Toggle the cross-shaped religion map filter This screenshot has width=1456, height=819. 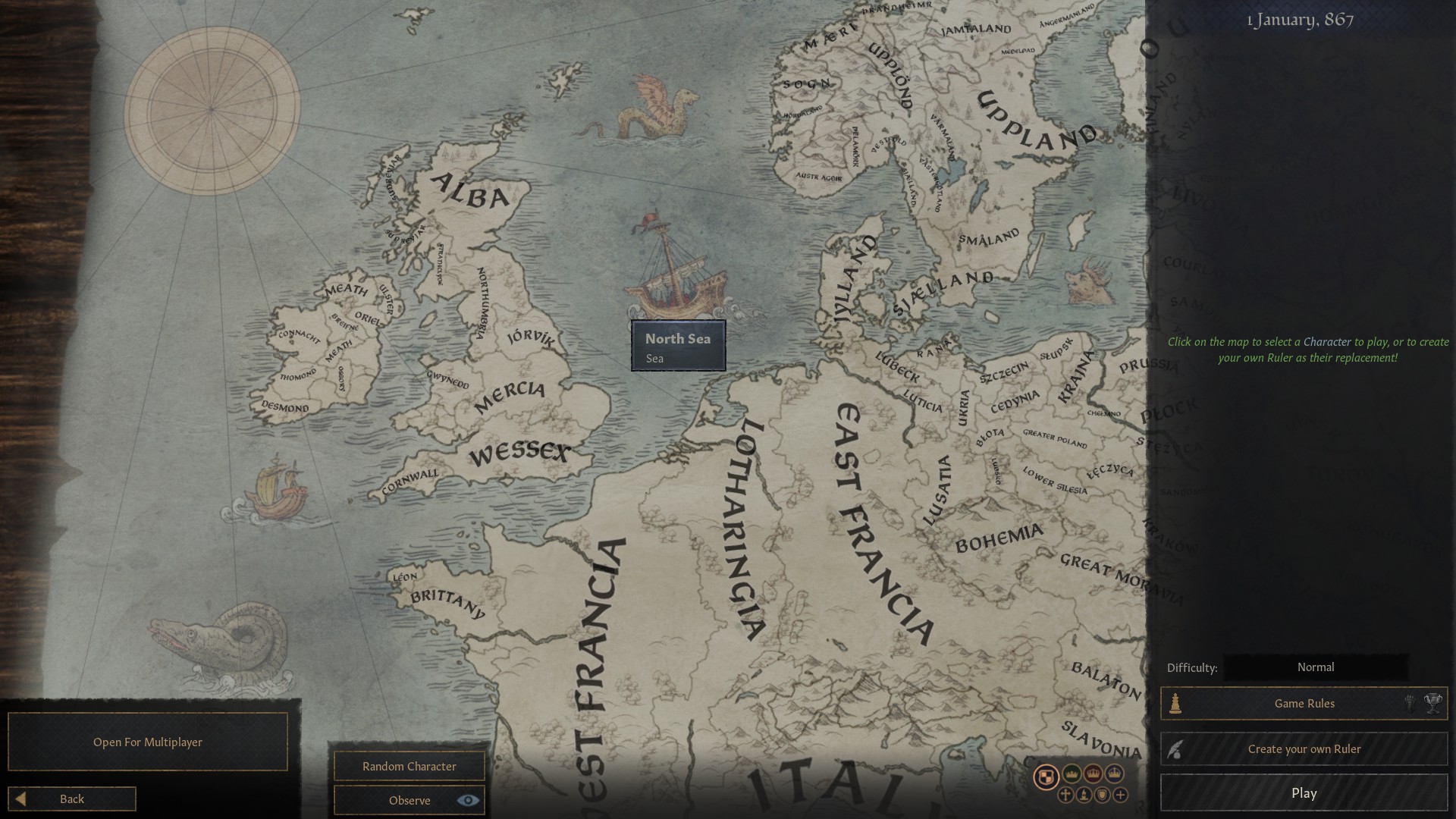click(x=1065, y=796)
